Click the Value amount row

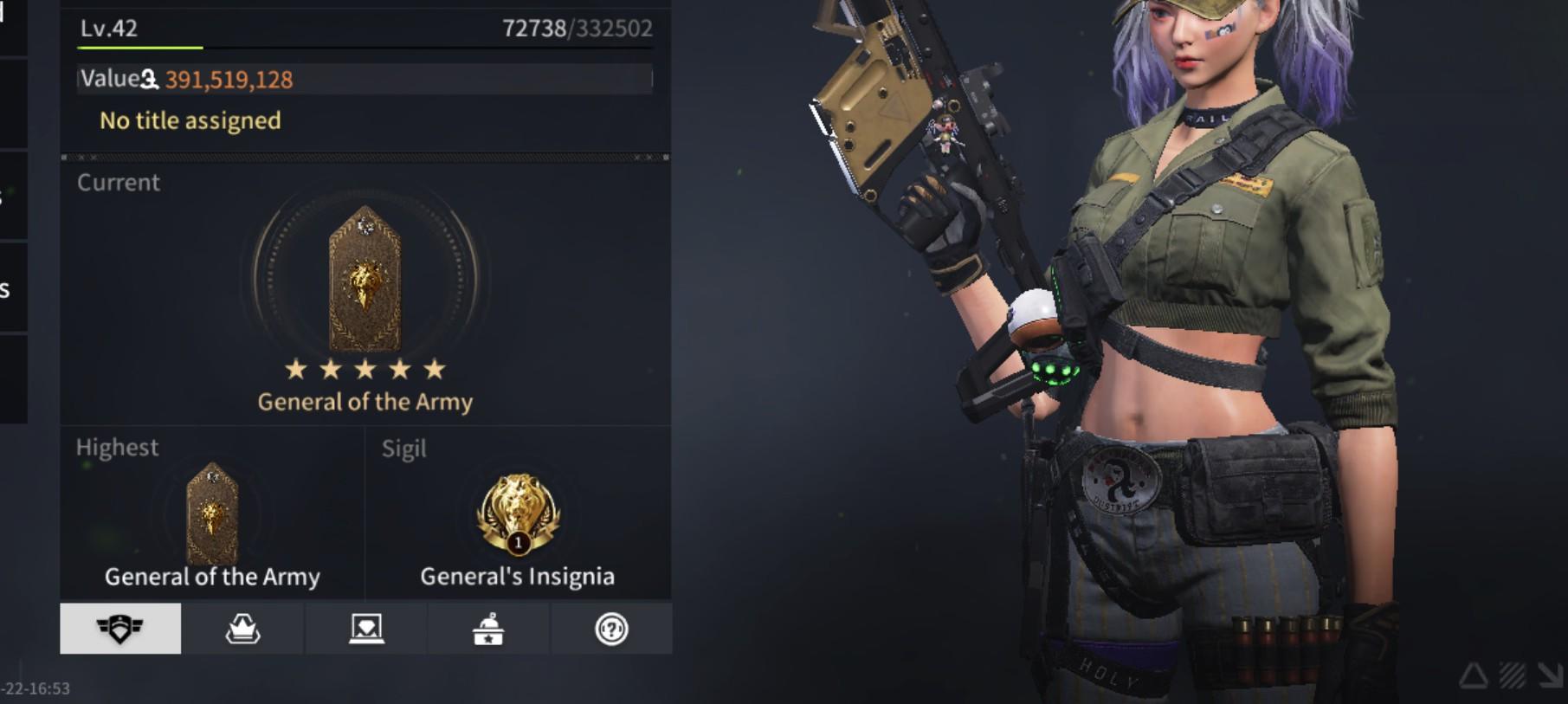point(364,80)
